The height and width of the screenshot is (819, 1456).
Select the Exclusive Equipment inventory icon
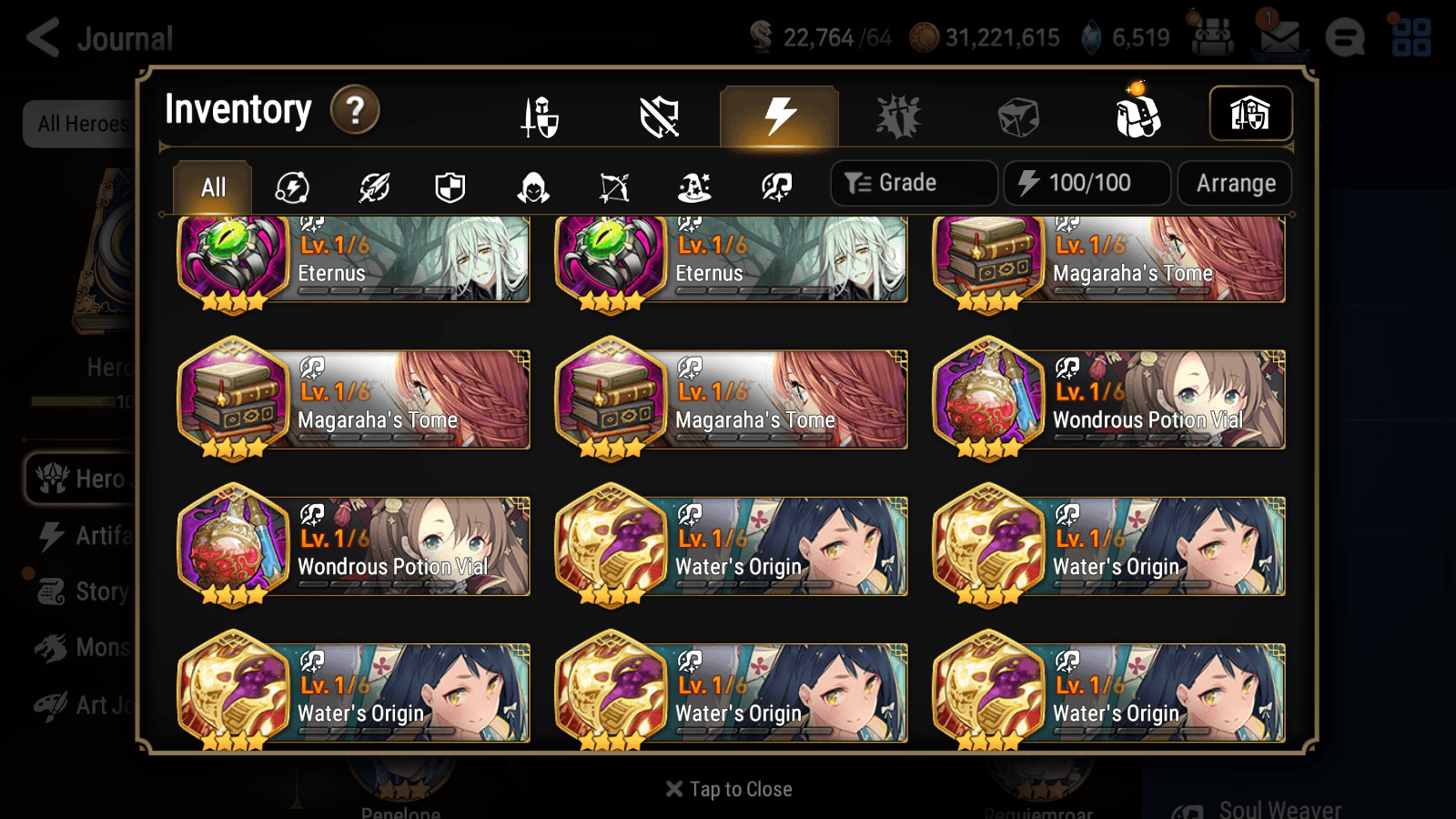[x=660, y=116]
